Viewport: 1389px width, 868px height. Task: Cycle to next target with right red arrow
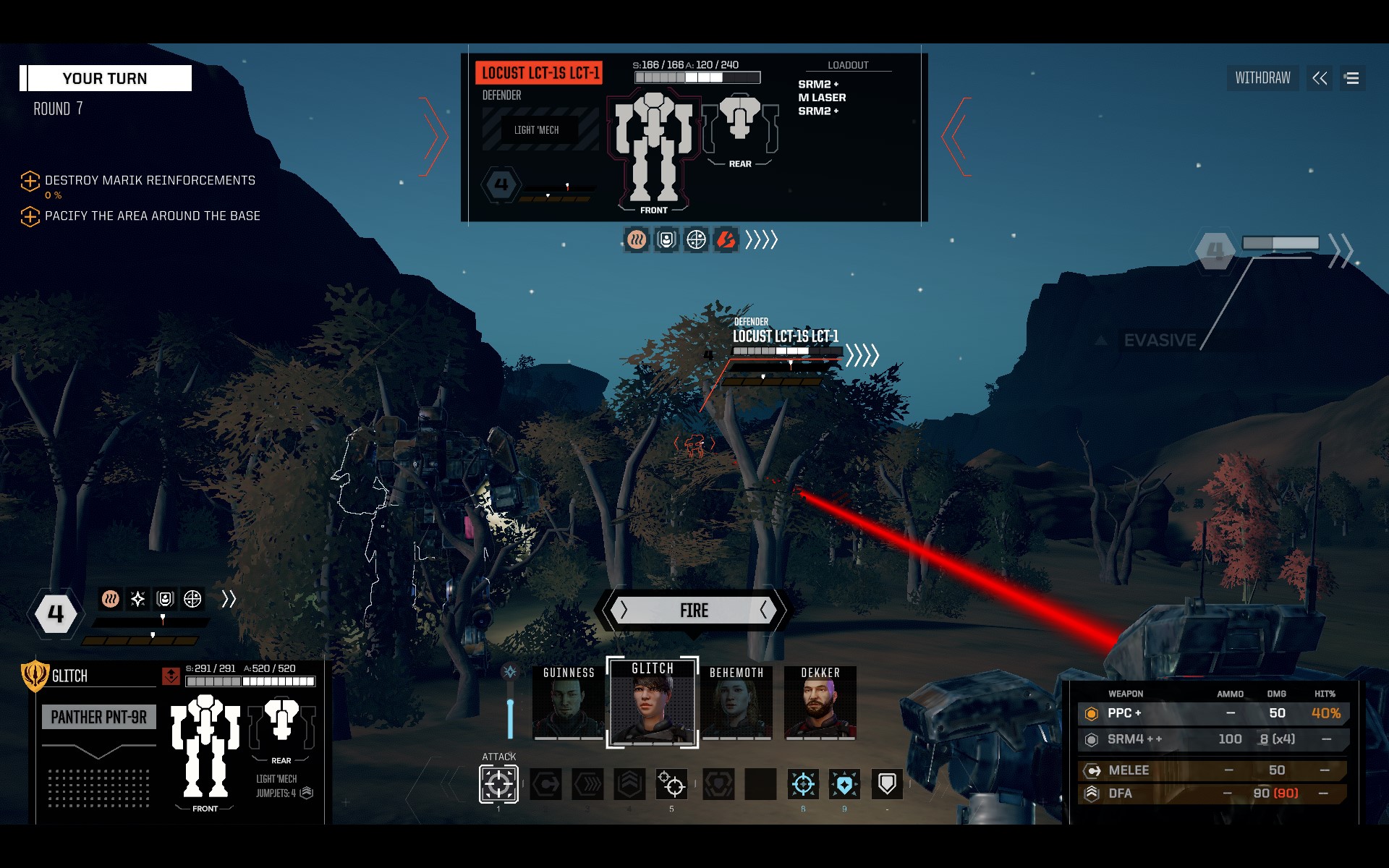(956, 136)
